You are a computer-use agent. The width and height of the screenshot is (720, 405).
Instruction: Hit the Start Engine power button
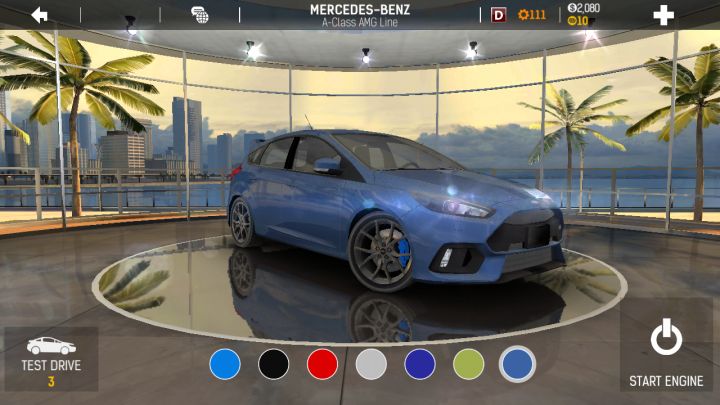point(666,348)
